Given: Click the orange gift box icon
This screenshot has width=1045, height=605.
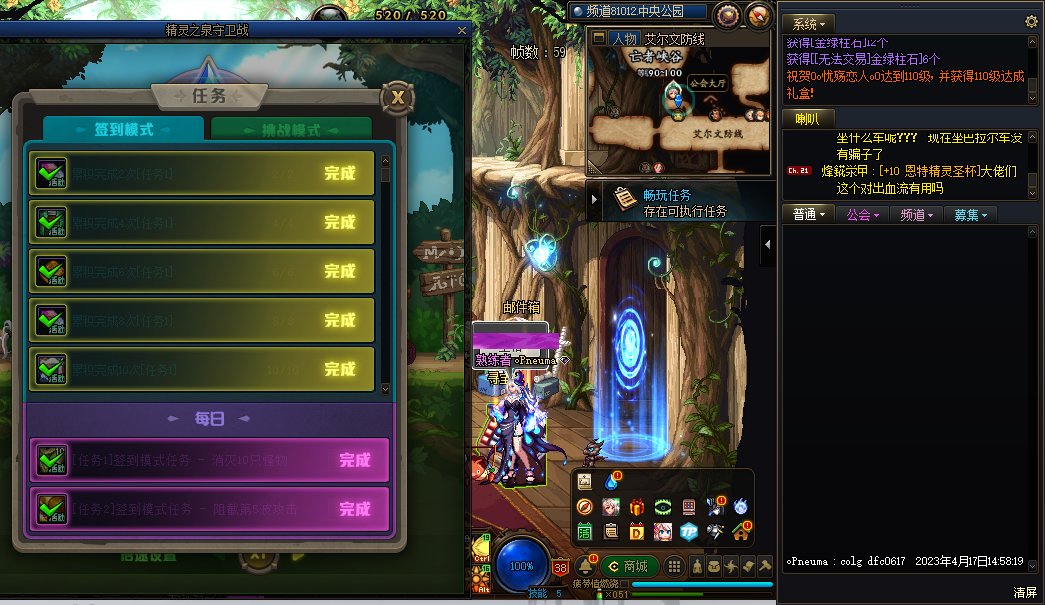Looking at the screenshot, I should point(637,507).
